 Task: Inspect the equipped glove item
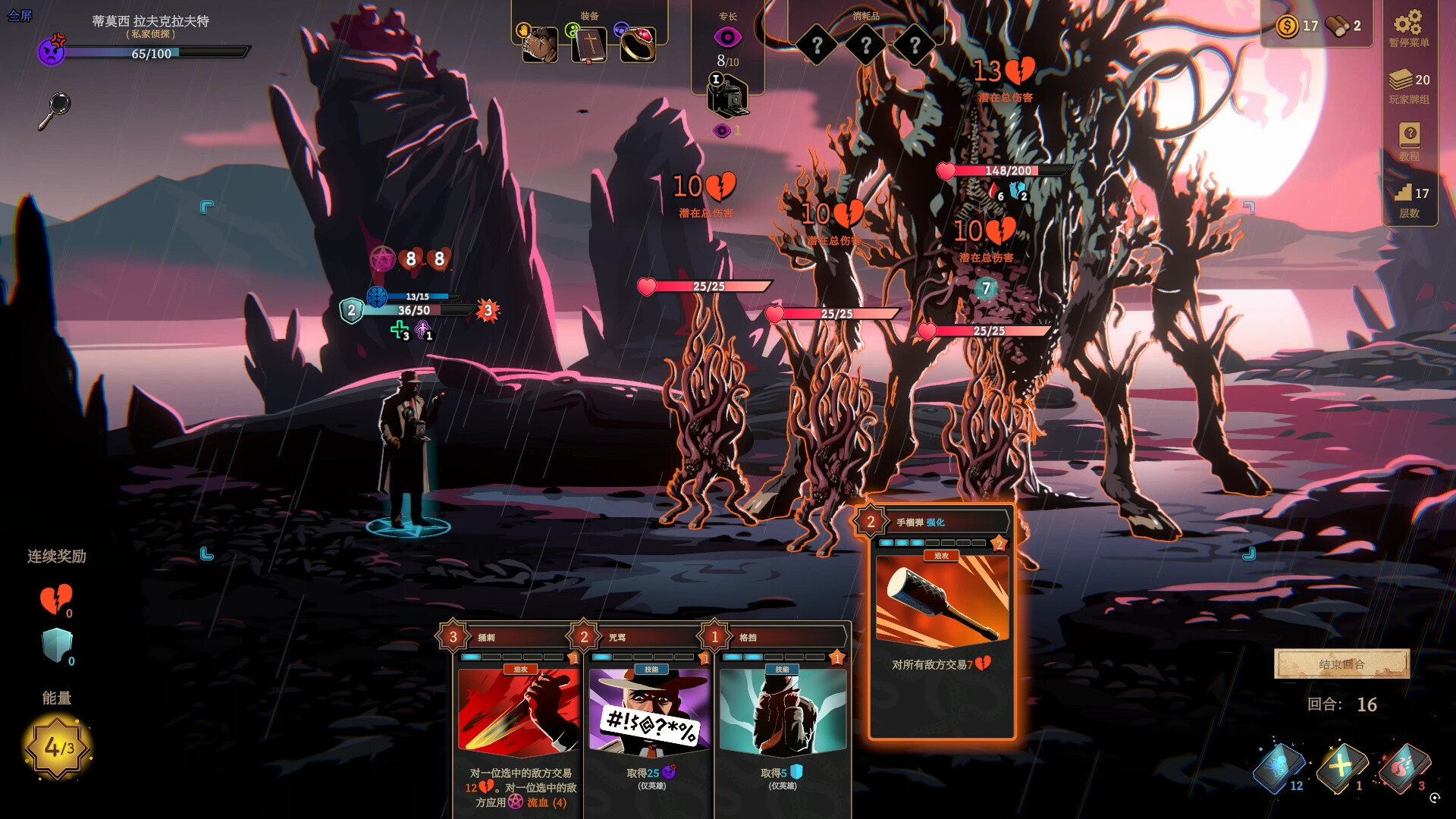pos(540,45)
